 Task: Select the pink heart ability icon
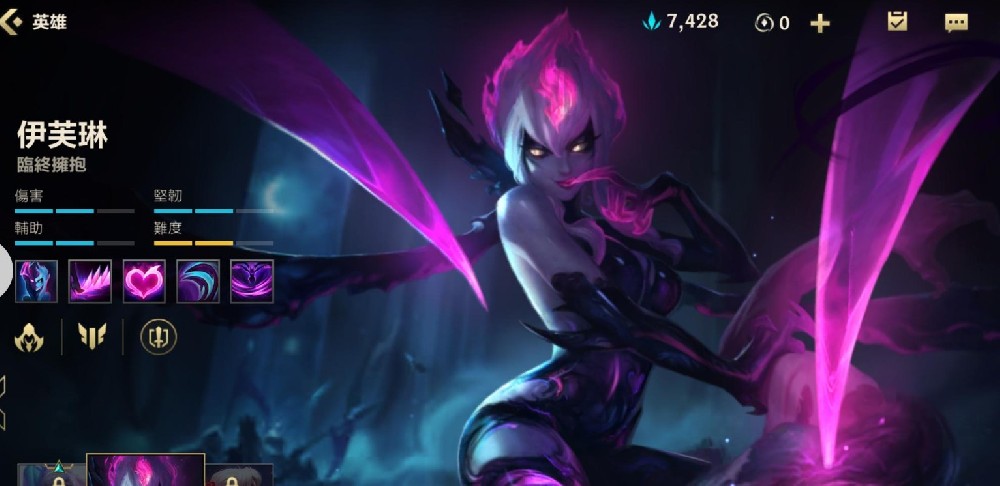[x=144, y=281]
